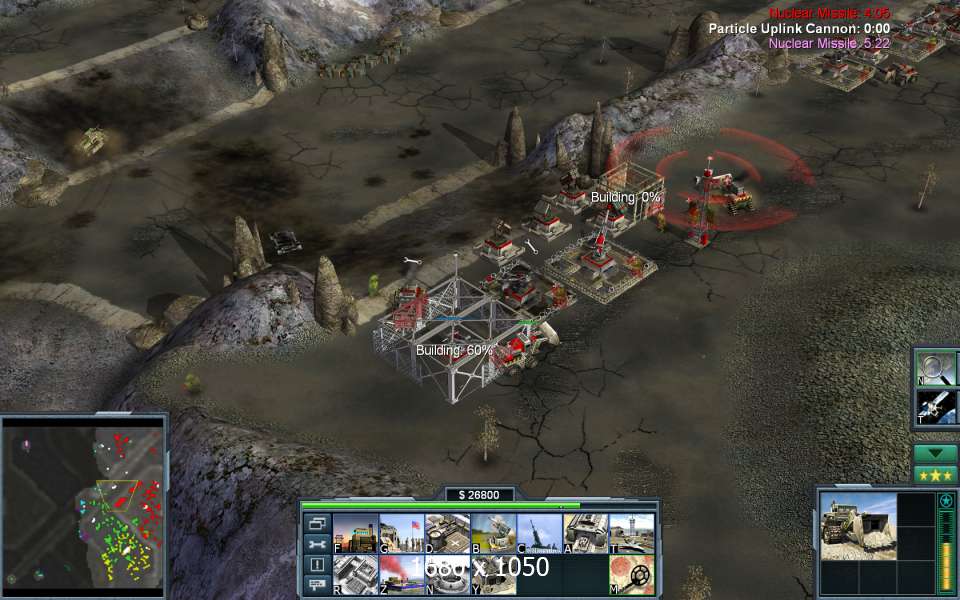Viewport: 960px width, 600px height.
Task: Click the wrench button on command bar
Action: 317,544
